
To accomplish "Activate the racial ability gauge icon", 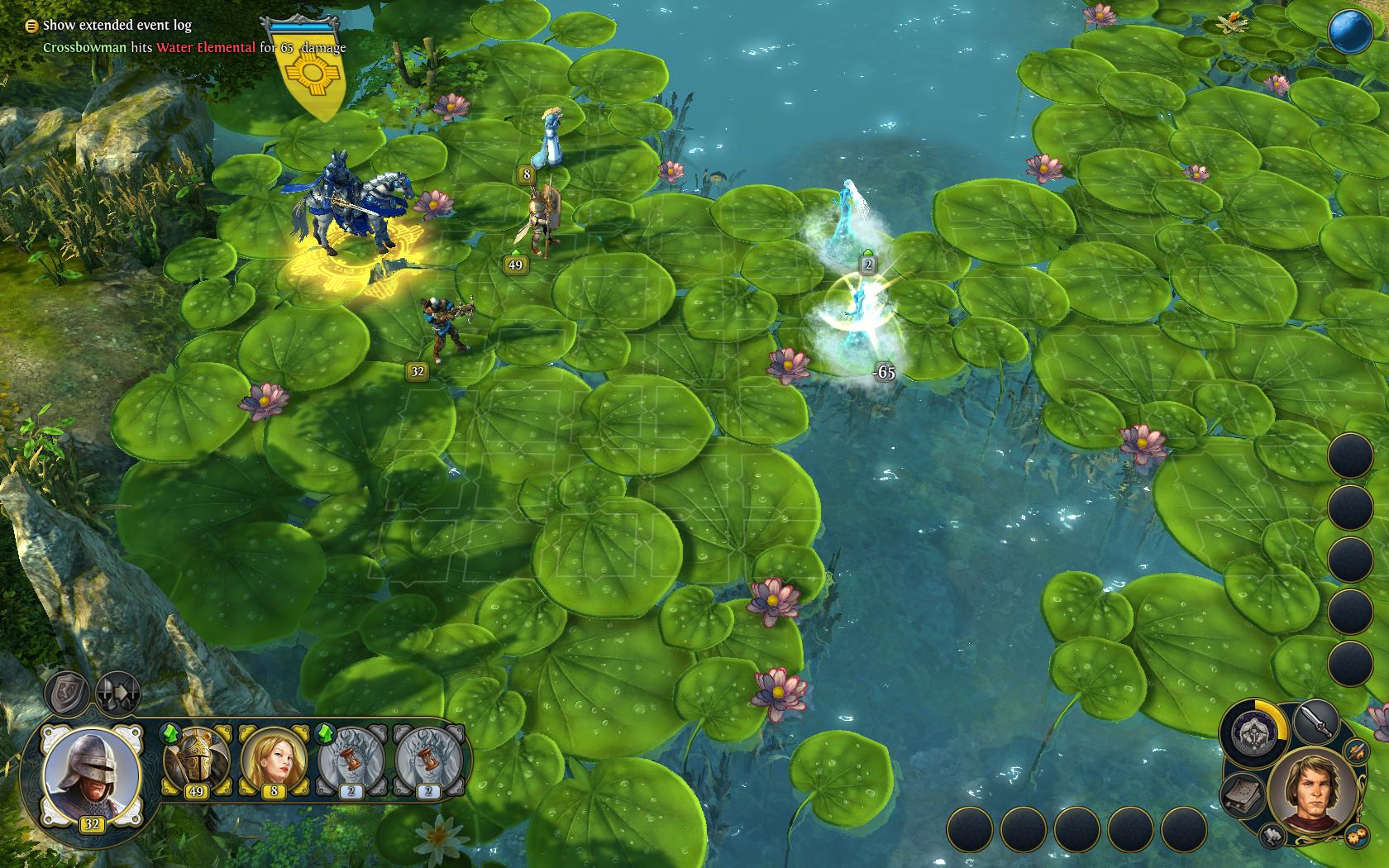I will pyautogui.click(x=1253, y=731).
